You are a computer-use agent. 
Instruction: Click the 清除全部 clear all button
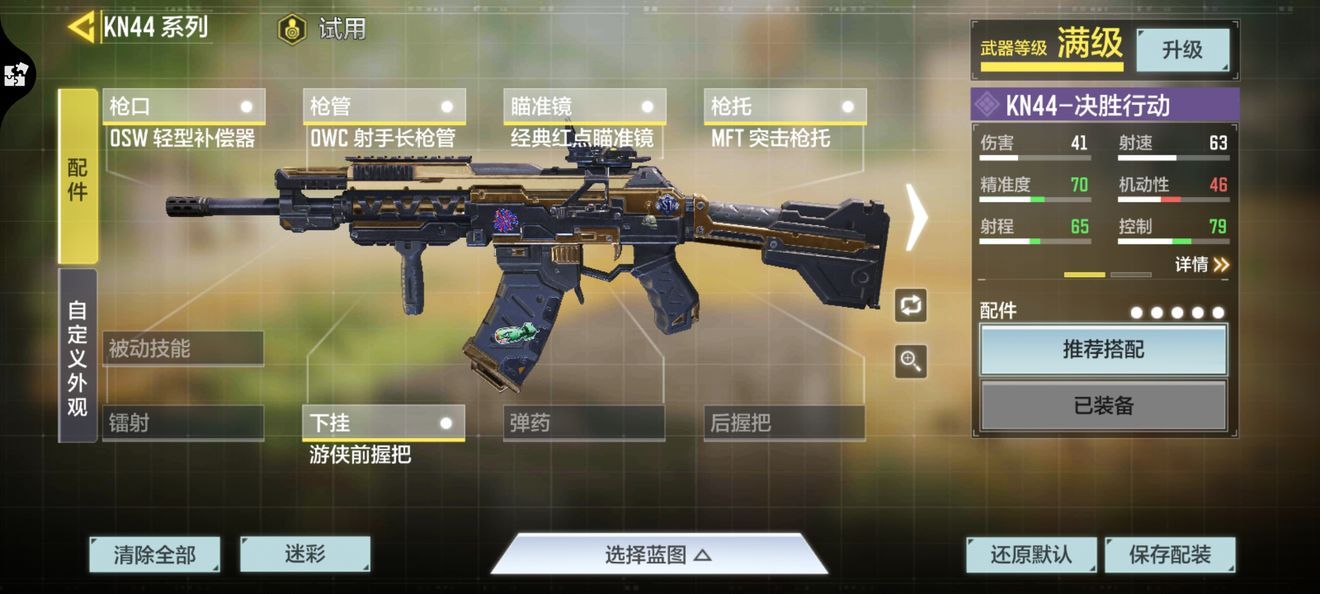pos(154,555)
